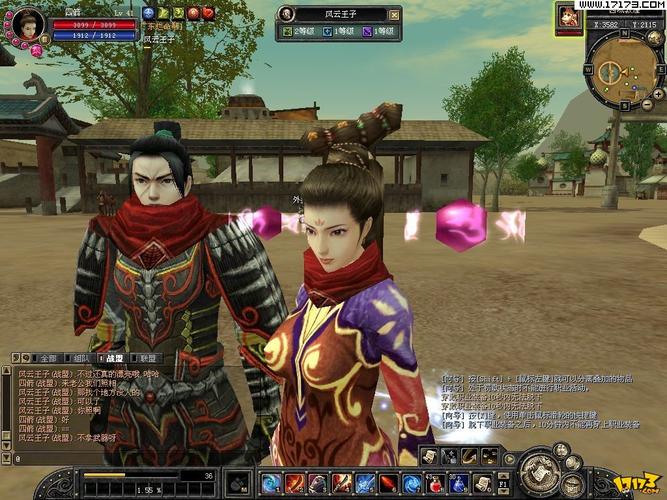Click the scroll icon in the upper mini toolbar

428,456
